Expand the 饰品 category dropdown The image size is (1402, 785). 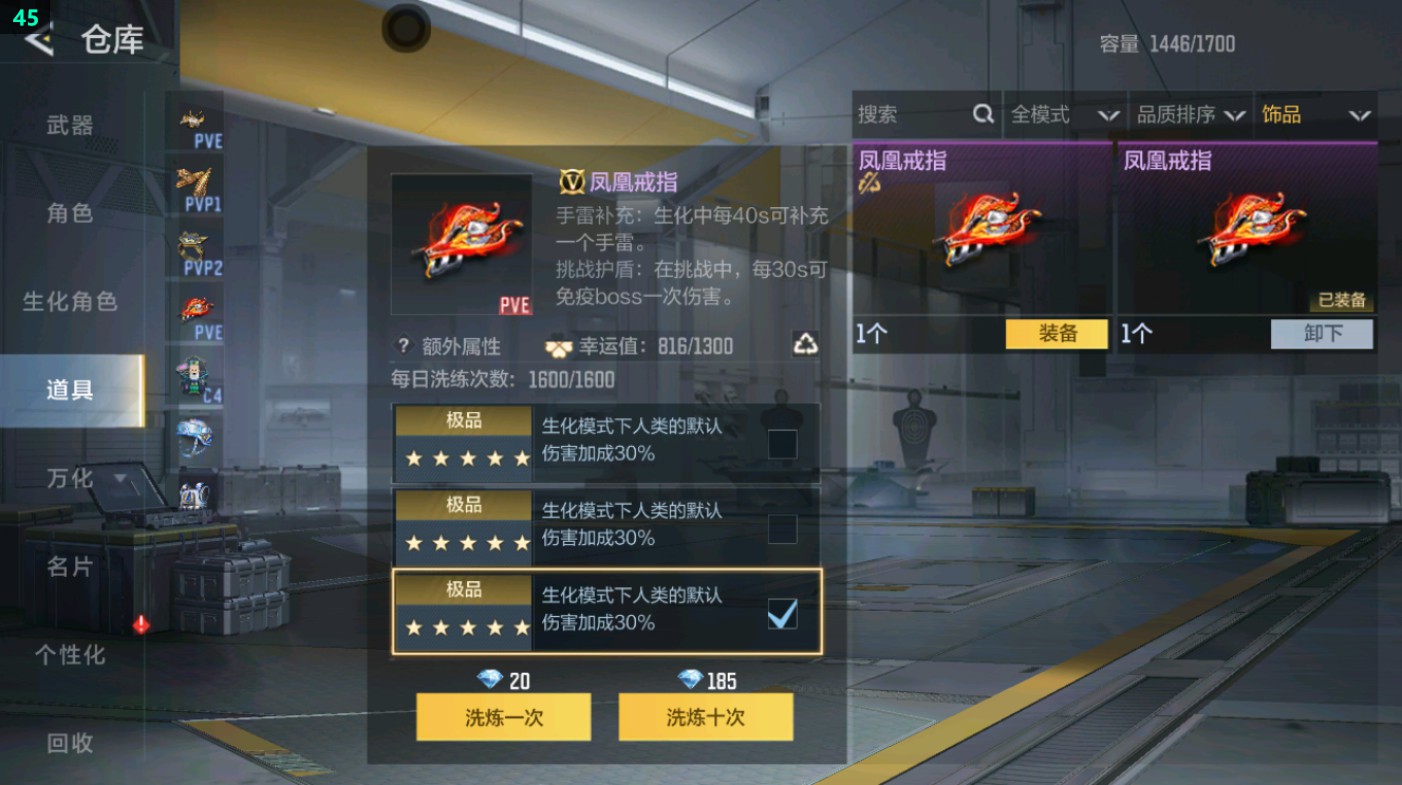(1320, 114)
